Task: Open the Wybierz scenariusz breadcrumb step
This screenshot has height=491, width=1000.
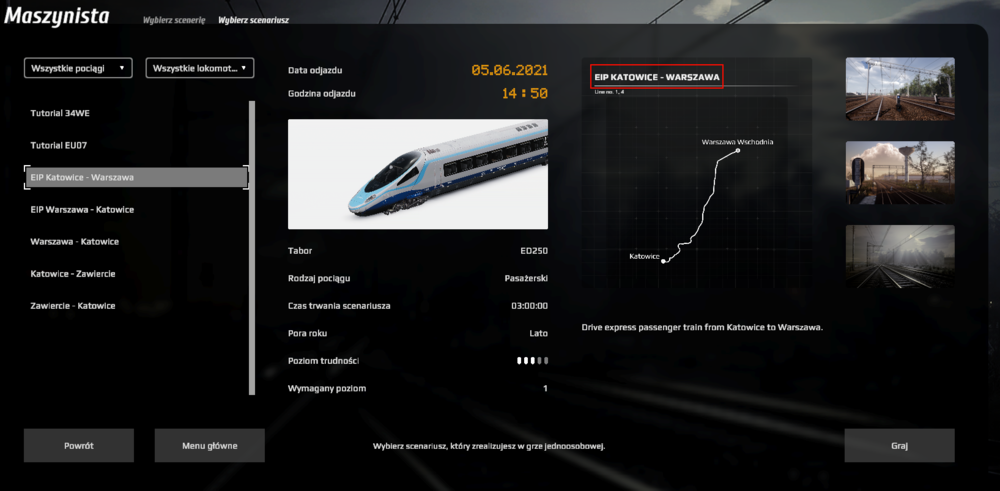Action: 254,20
